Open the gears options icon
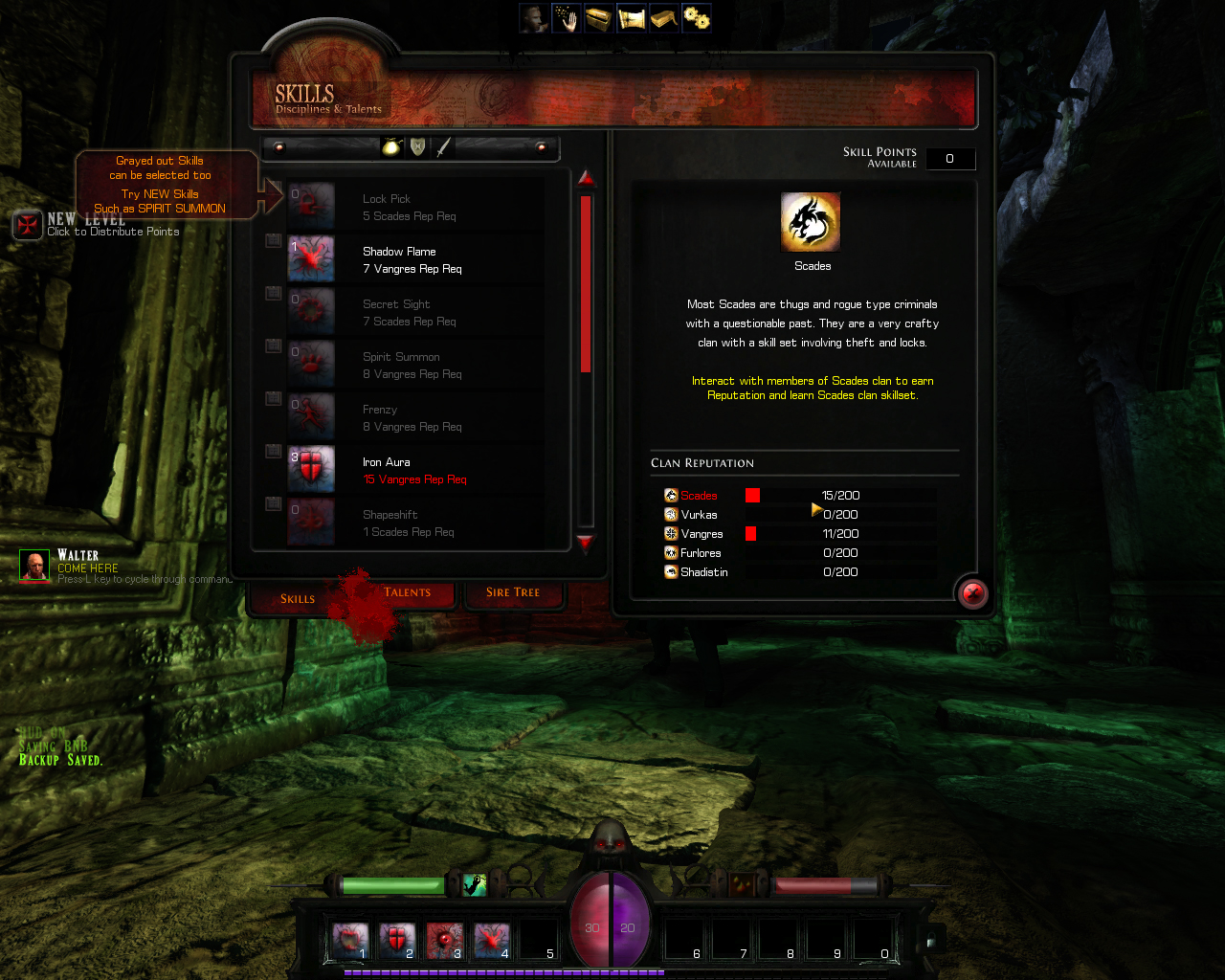Screen dimensions: 1225x980 coord(696,17)
